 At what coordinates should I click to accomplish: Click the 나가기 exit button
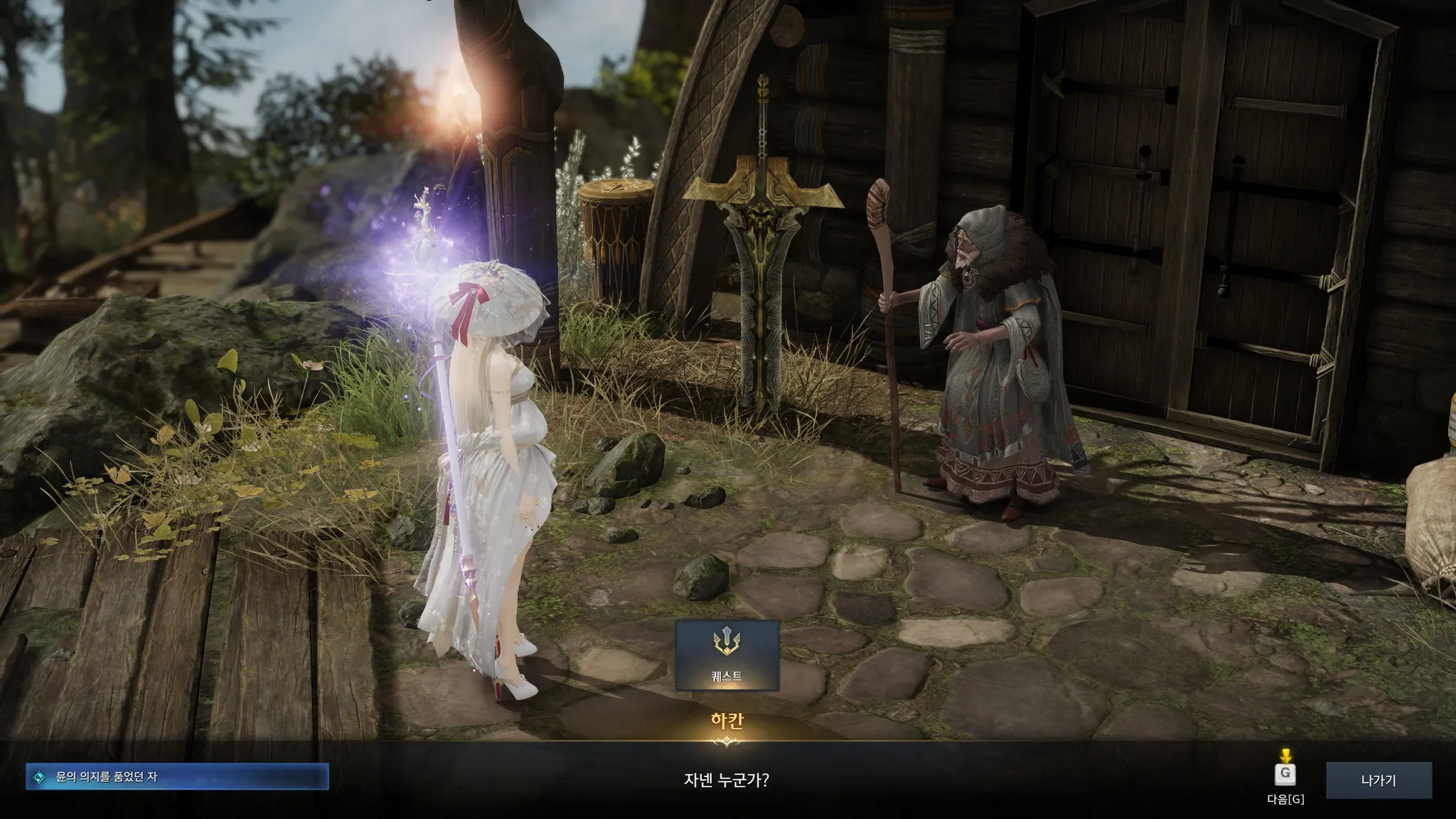[1379, 780]
